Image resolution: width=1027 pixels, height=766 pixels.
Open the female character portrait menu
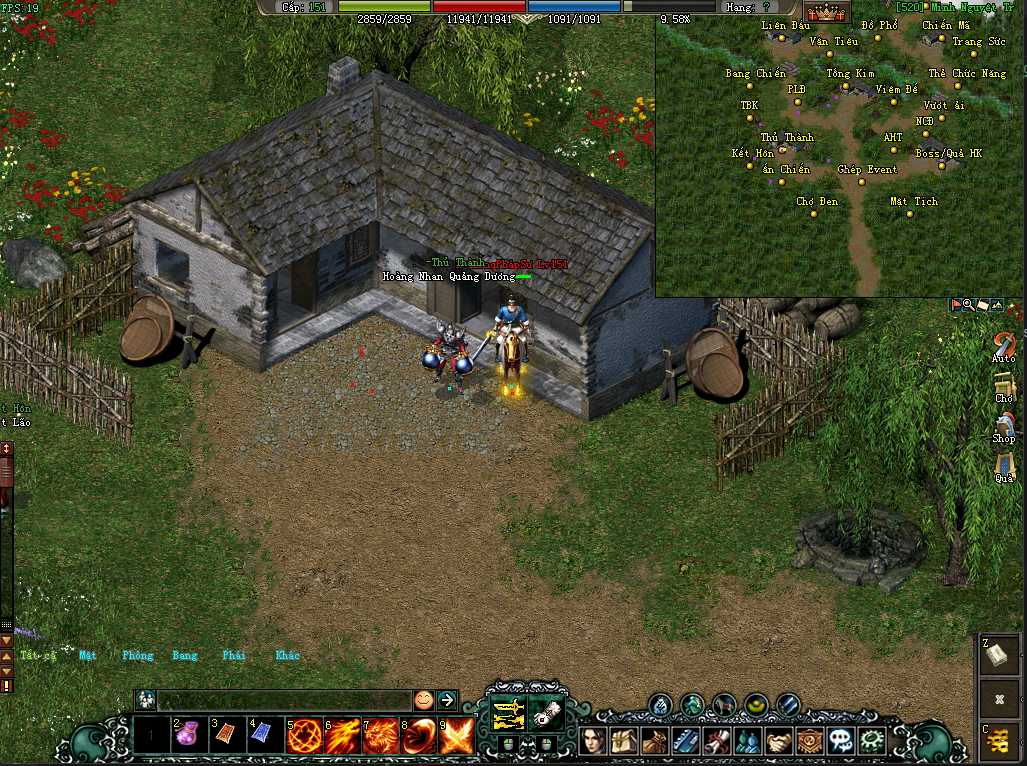(x=594, y=741)
